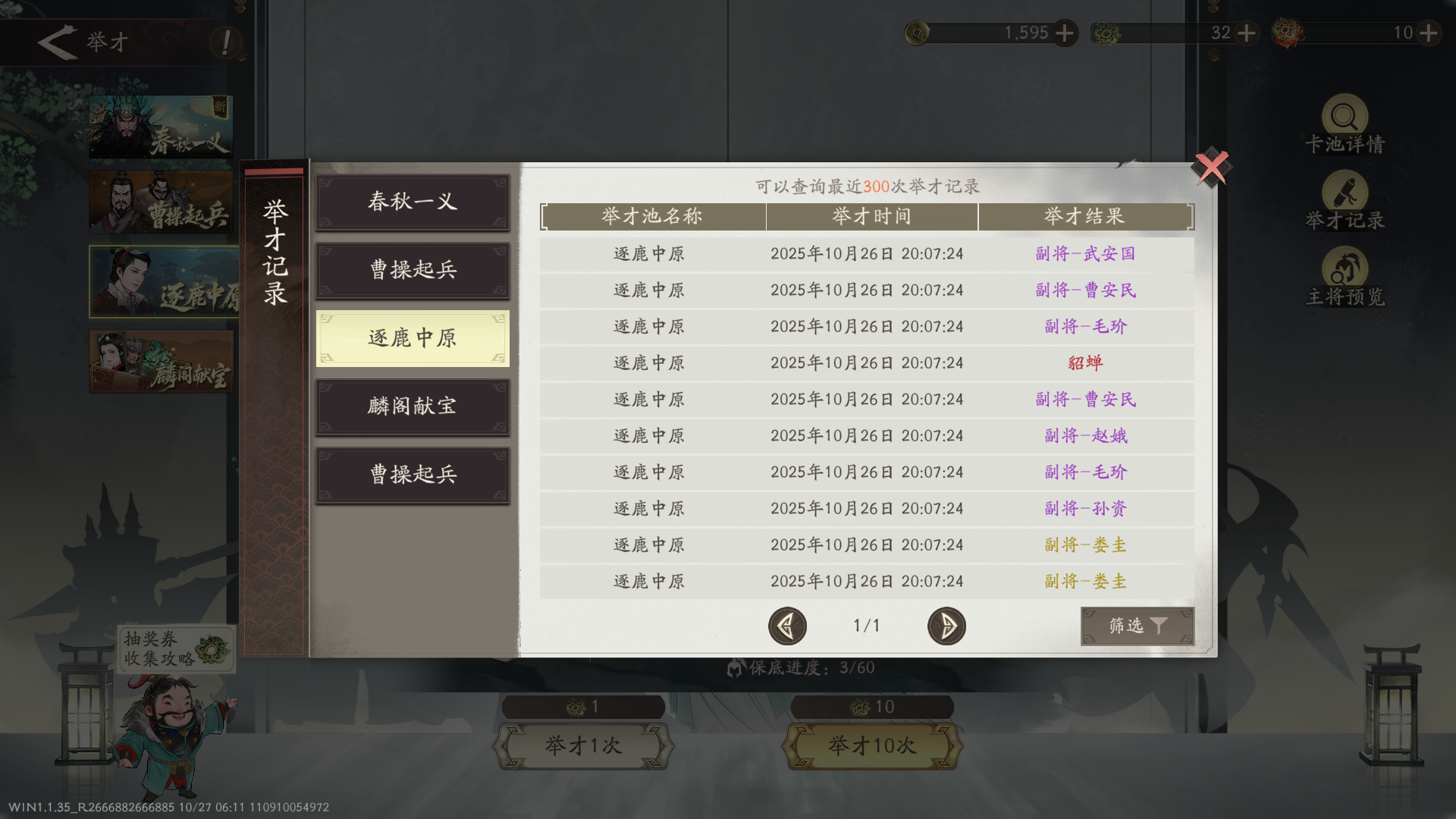Click the exclamation mark notice icon

224,43
